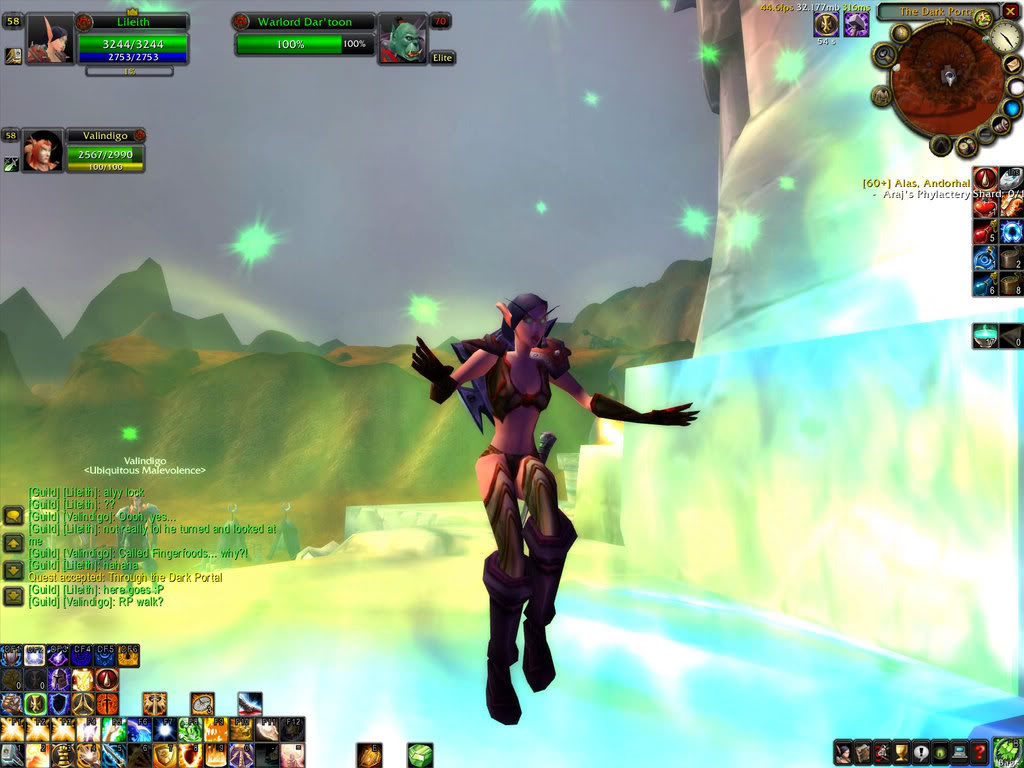Open the Alas, Andorhal quest tracker entry
Viewport: 1024px width, 768px height.
point(916,183)
